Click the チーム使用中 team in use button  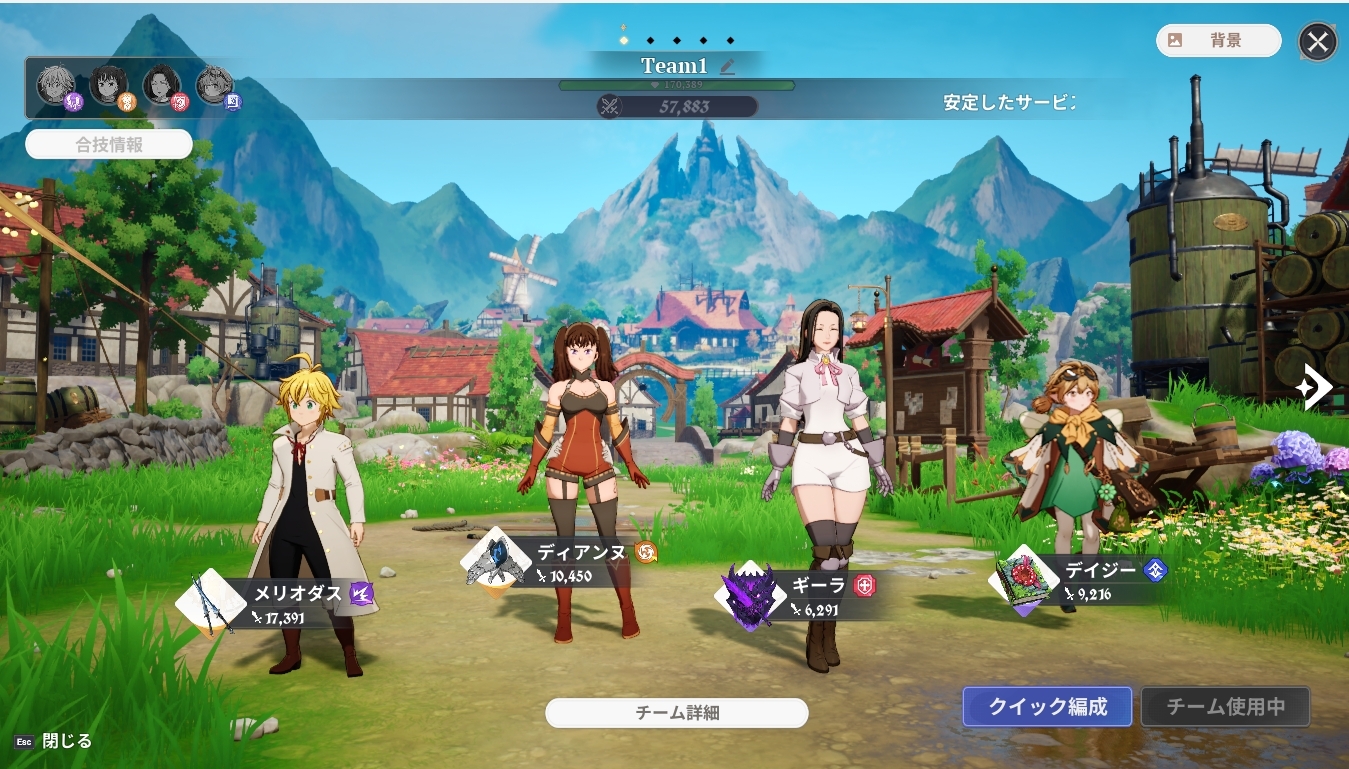coord(1225,707)
